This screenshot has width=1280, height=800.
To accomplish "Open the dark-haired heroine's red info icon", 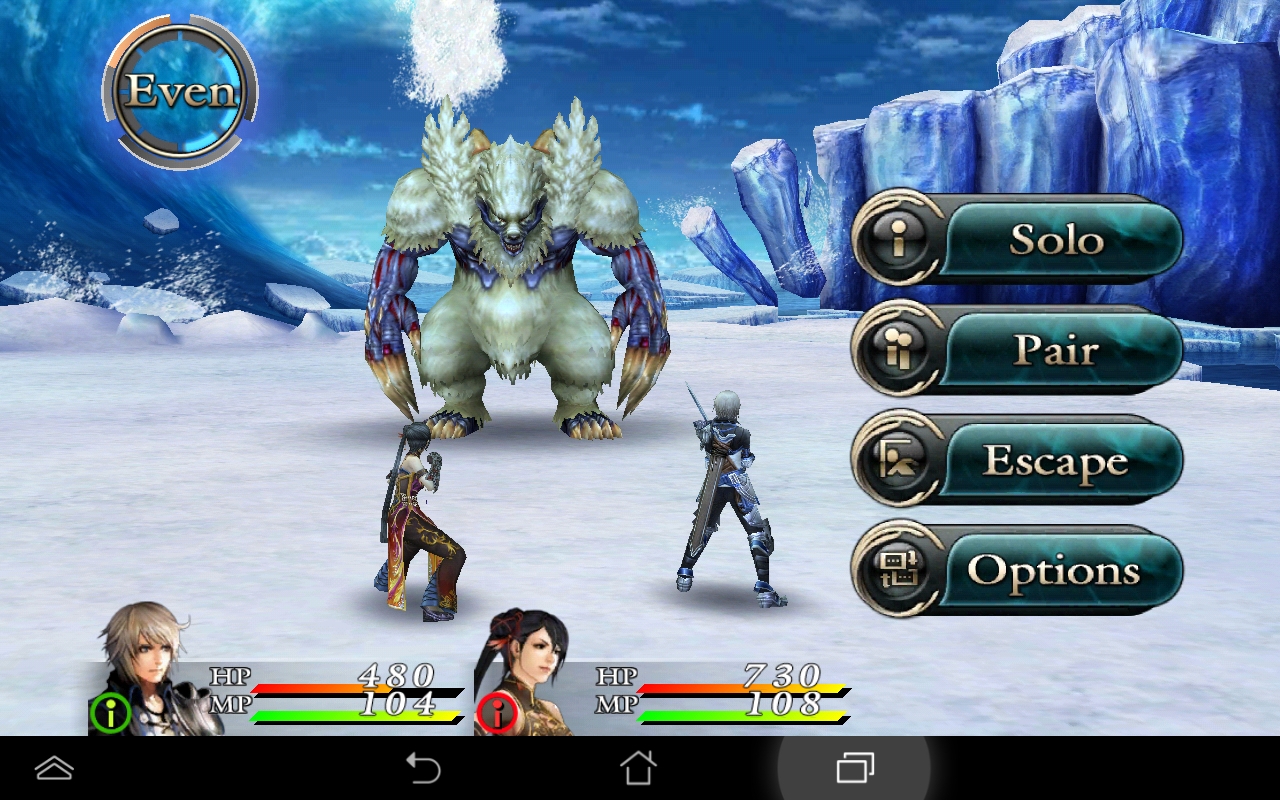I will [x=496, y=713].
